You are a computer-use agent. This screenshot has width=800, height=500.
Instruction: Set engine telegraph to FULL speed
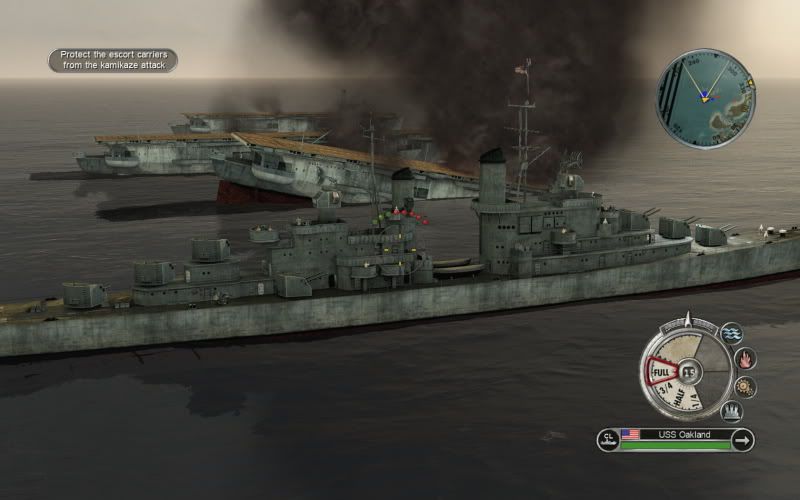(660, 373)
